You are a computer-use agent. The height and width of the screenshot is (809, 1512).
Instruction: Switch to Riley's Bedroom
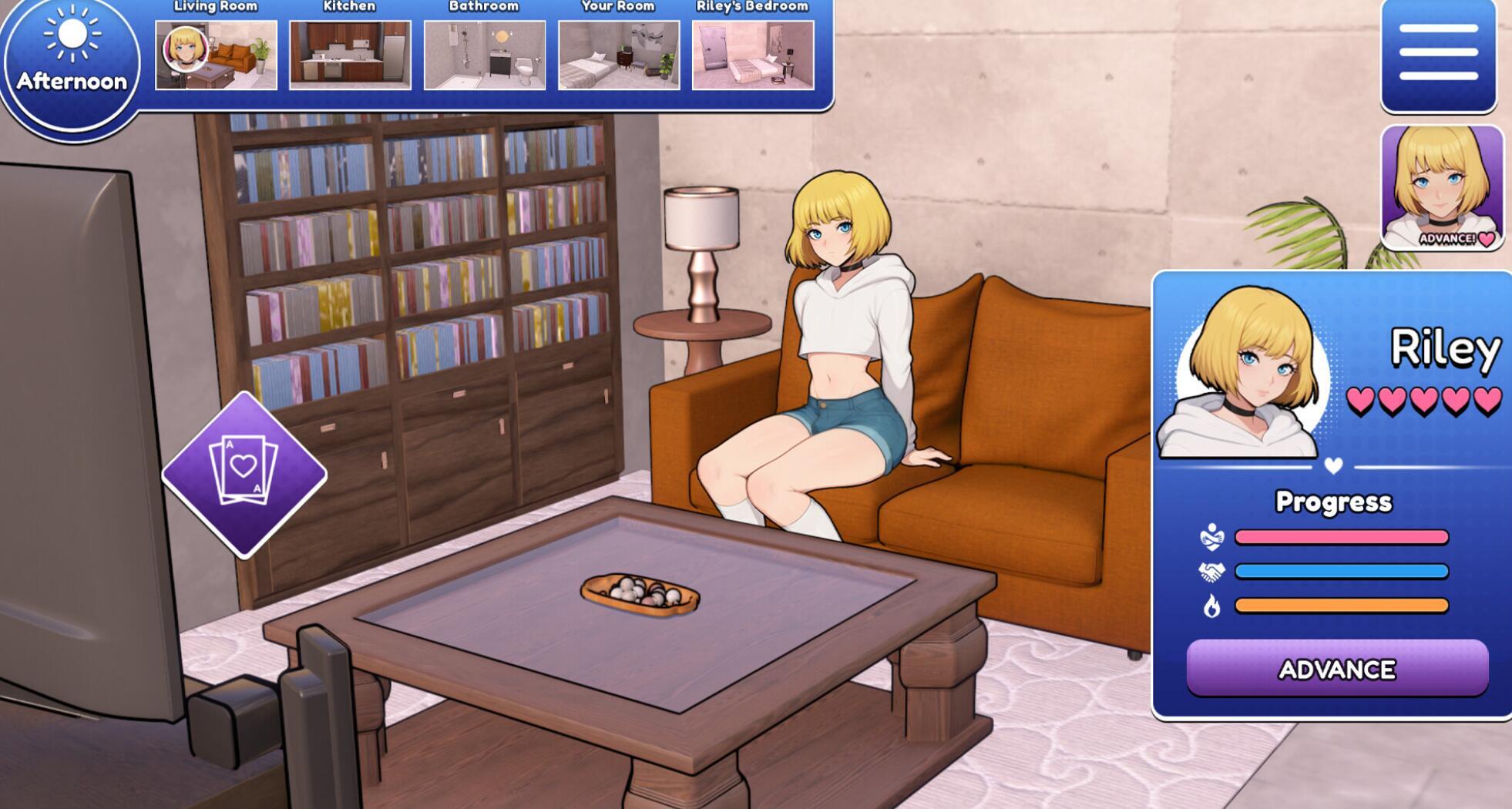point(751,54)
